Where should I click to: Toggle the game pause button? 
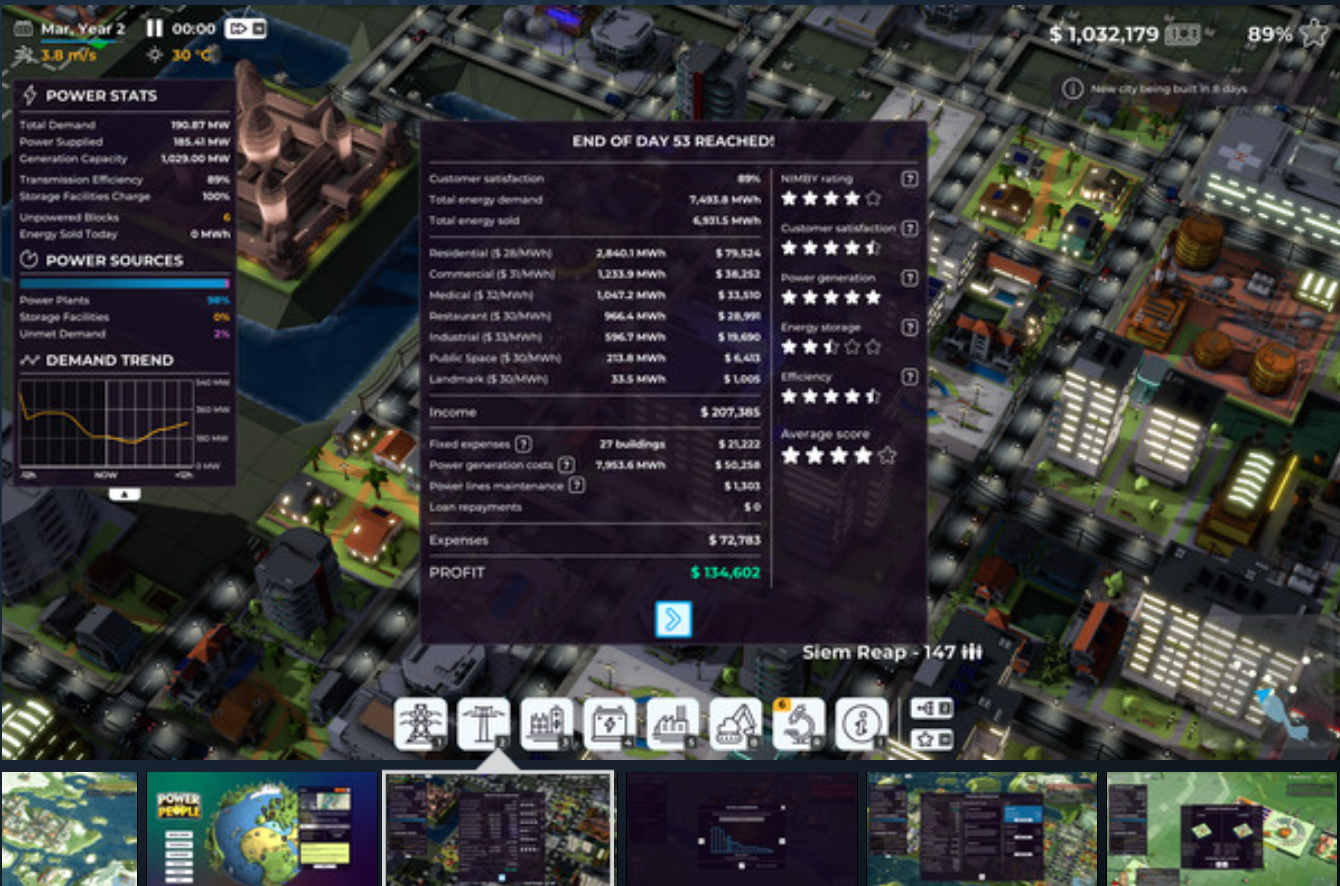(x=155, y=29)
